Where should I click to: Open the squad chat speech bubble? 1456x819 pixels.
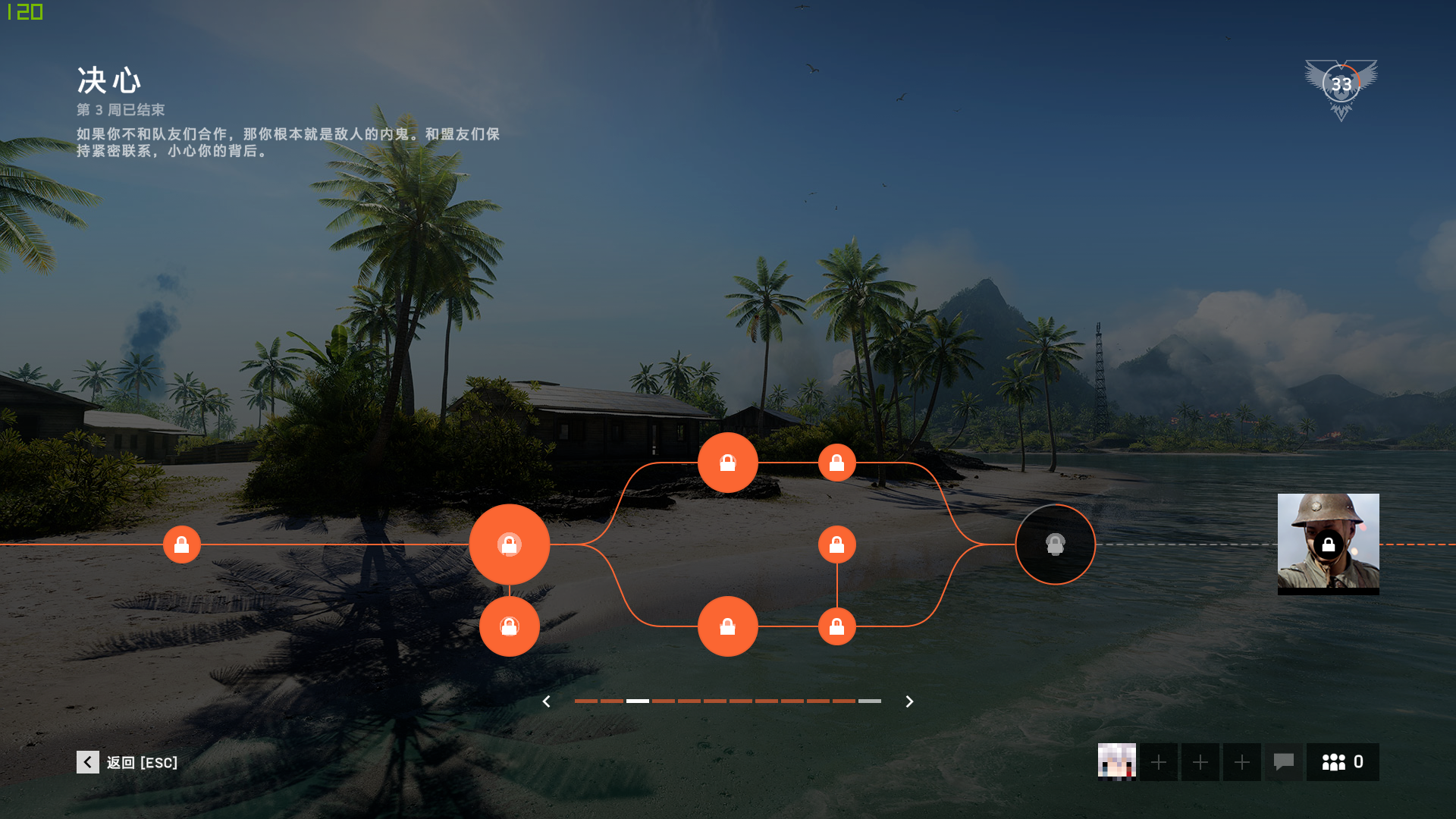1283,762
